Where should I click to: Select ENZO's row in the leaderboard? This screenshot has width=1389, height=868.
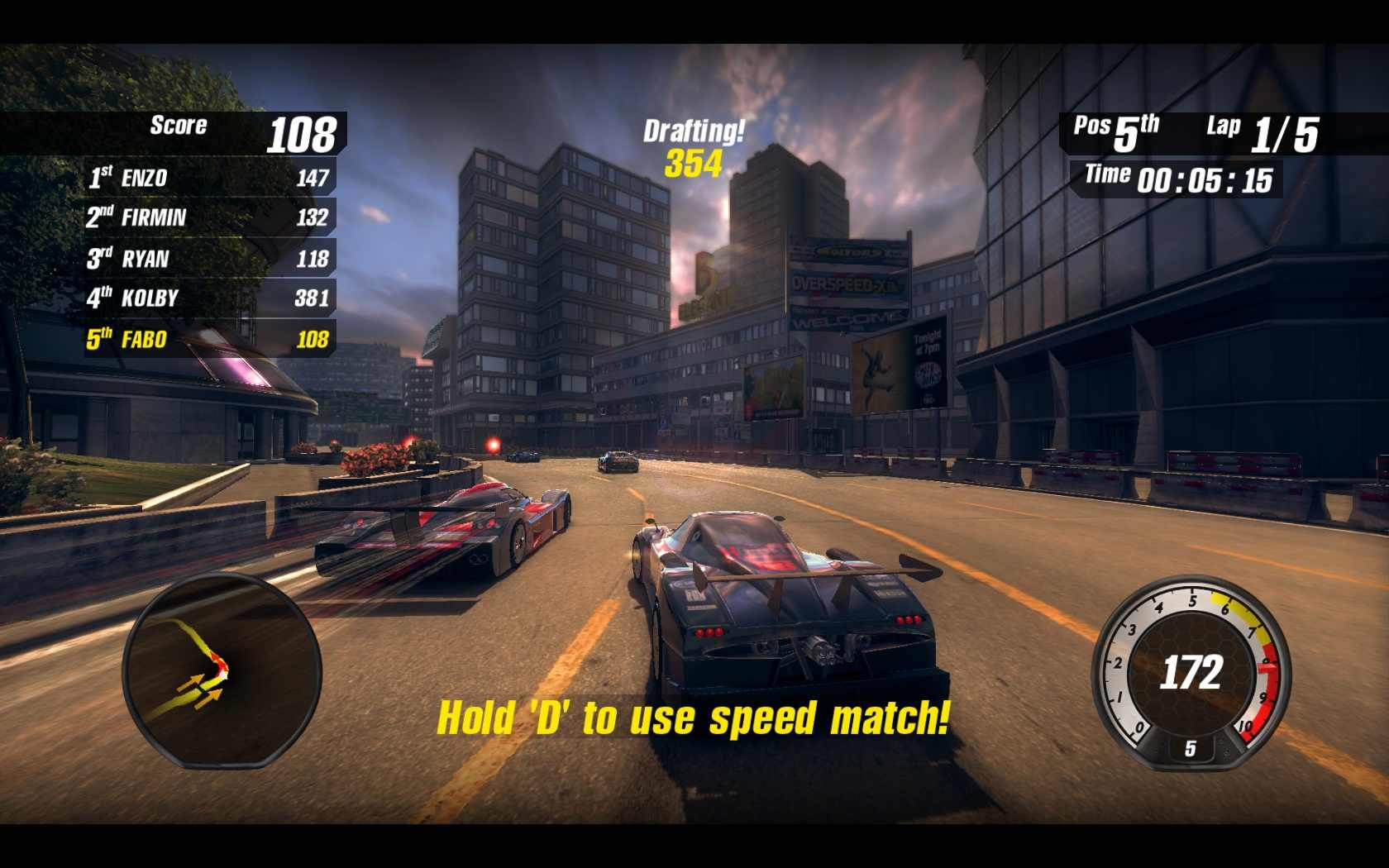coord(209,178)
